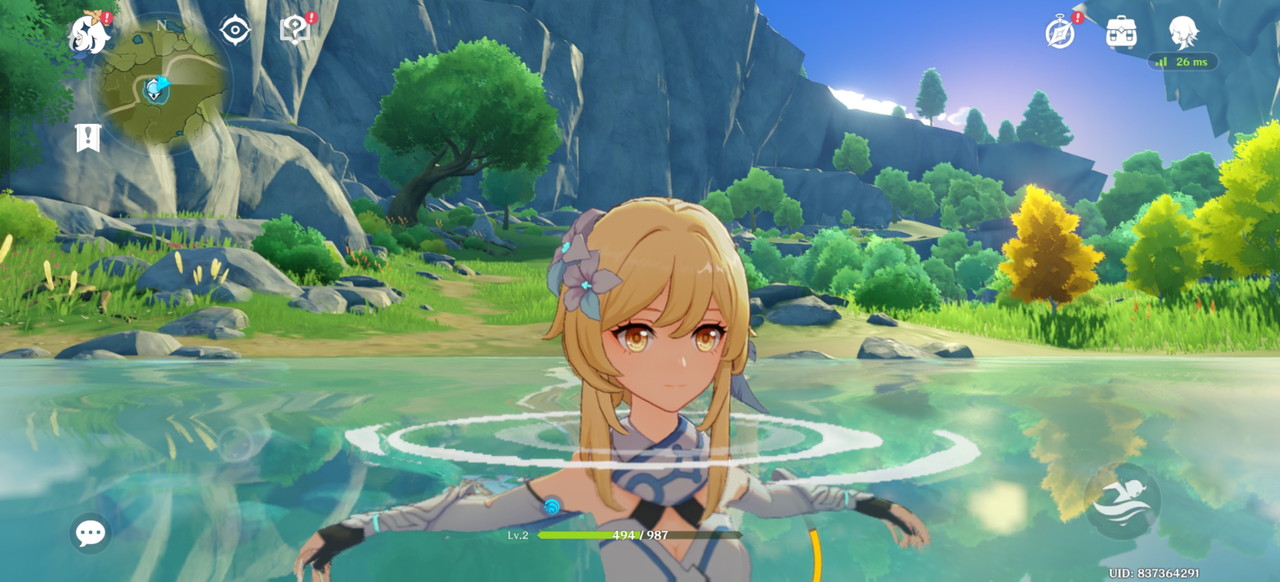Open the inventory backpack
The width and height of the screenshot is (1280, 582).
[x=1121, y=32]
